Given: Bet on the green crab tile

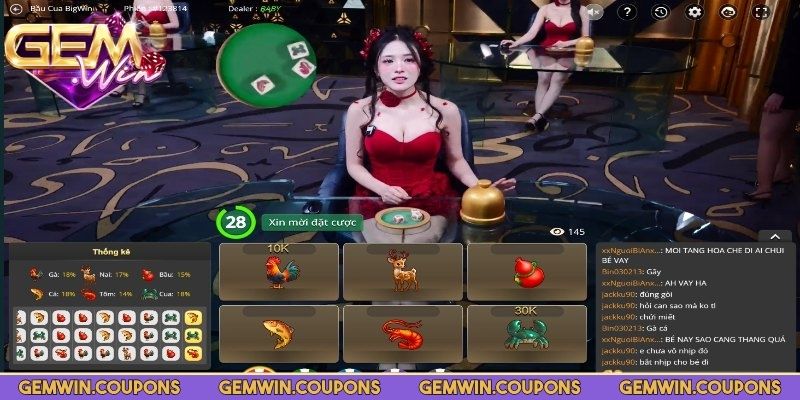Looking at the screenshot, I should [x=527, y=333].
